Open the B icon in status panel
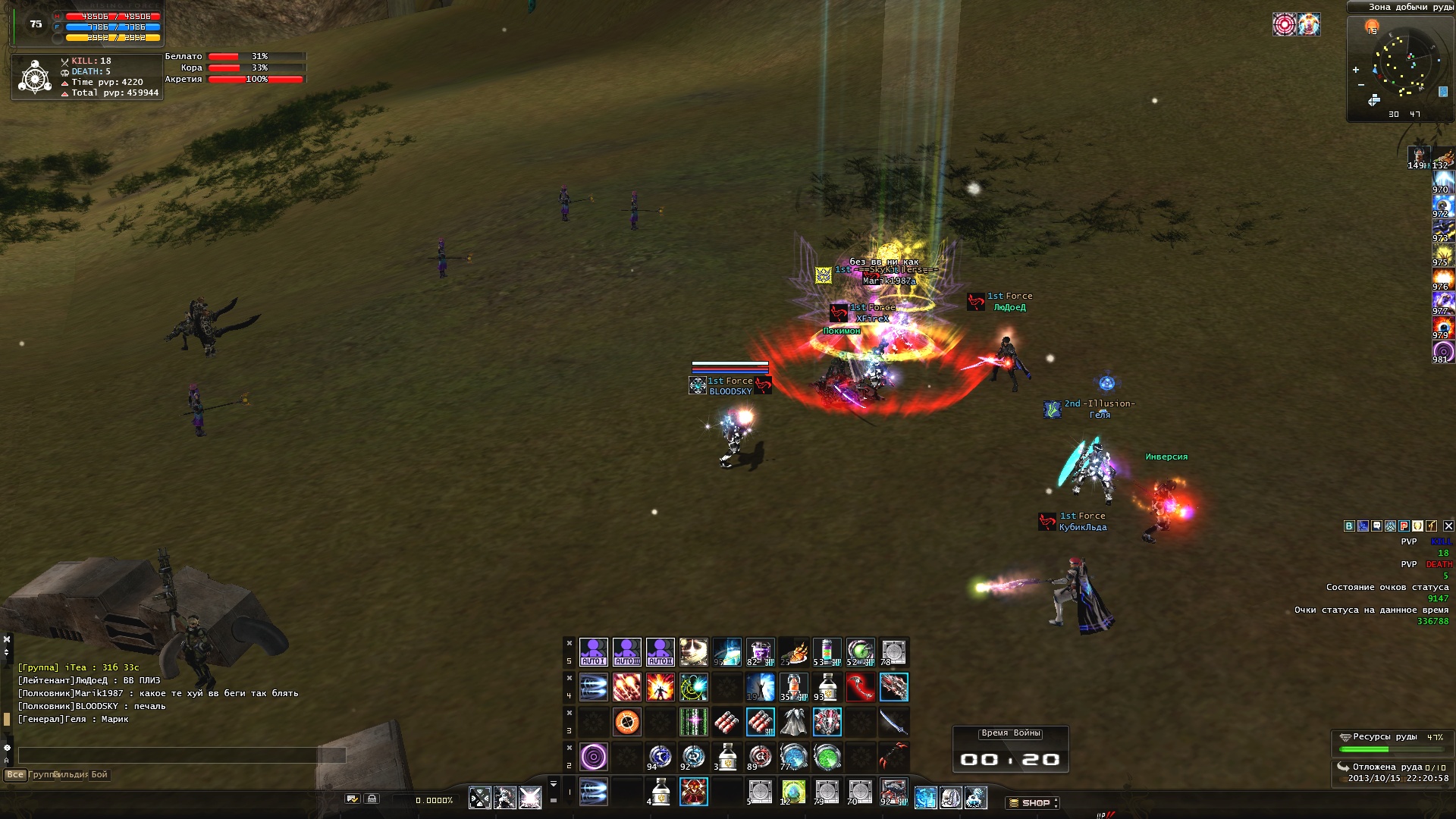Screen dimensions: 1456x819 [1349, 526]
